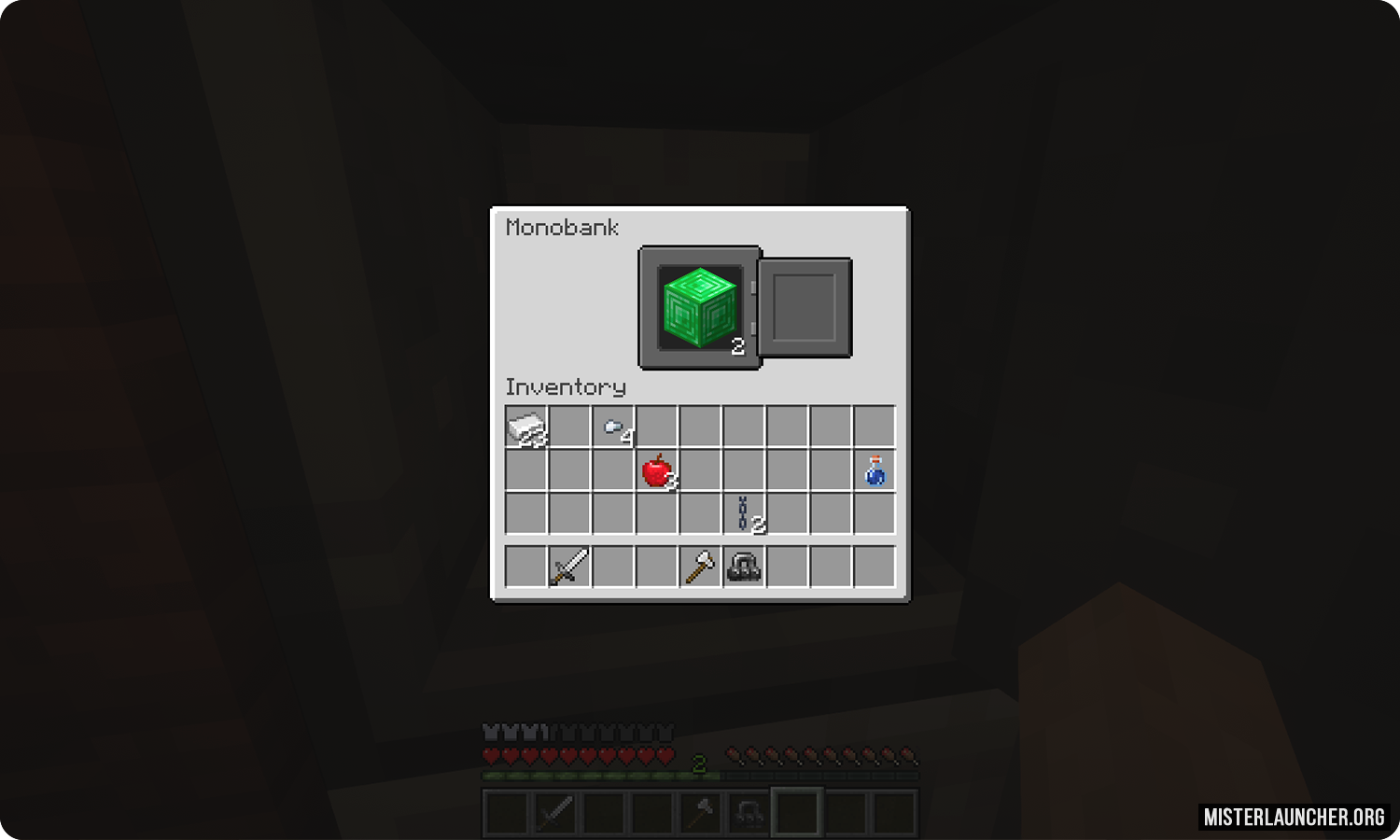
Task: Grab the blue potion bottle
Action: (875, 470)
